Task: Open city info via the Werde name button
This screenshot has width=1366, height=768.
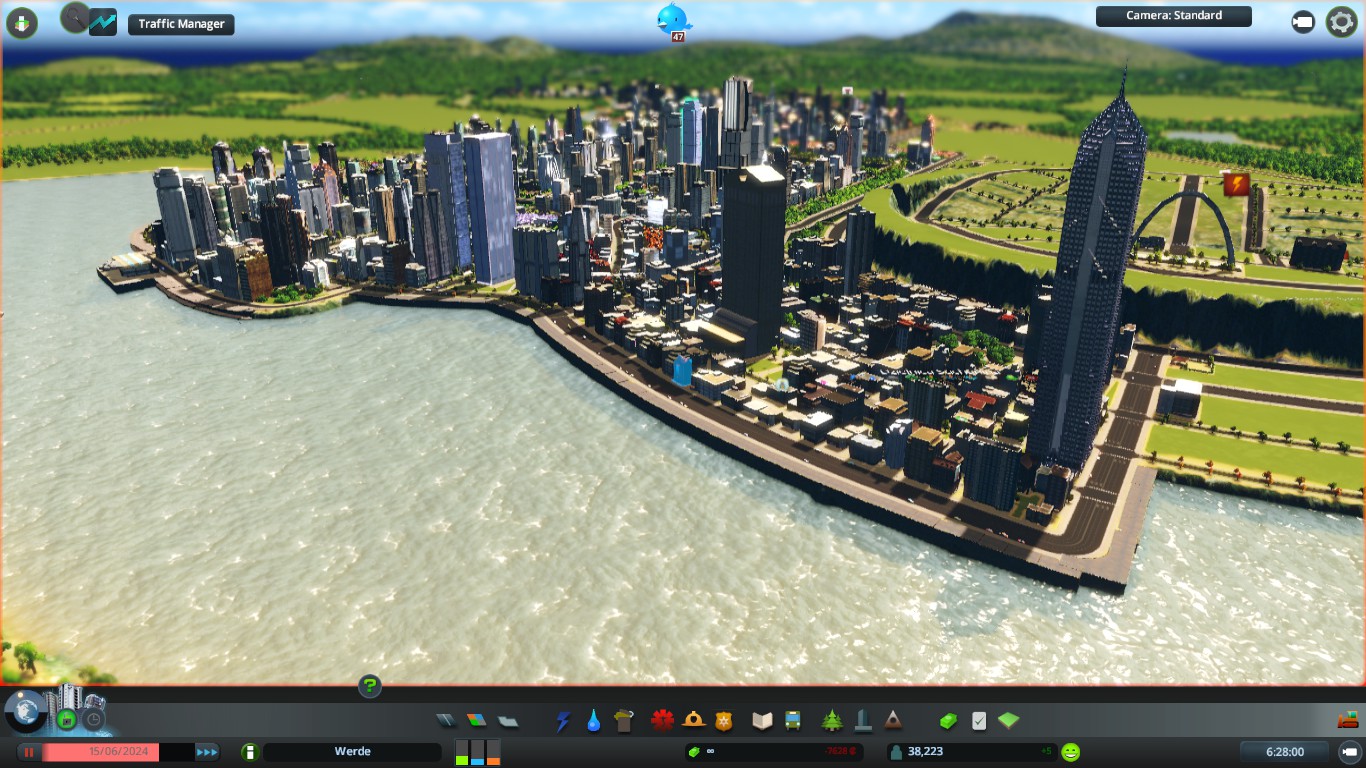Action: click(x=352, y=752)
